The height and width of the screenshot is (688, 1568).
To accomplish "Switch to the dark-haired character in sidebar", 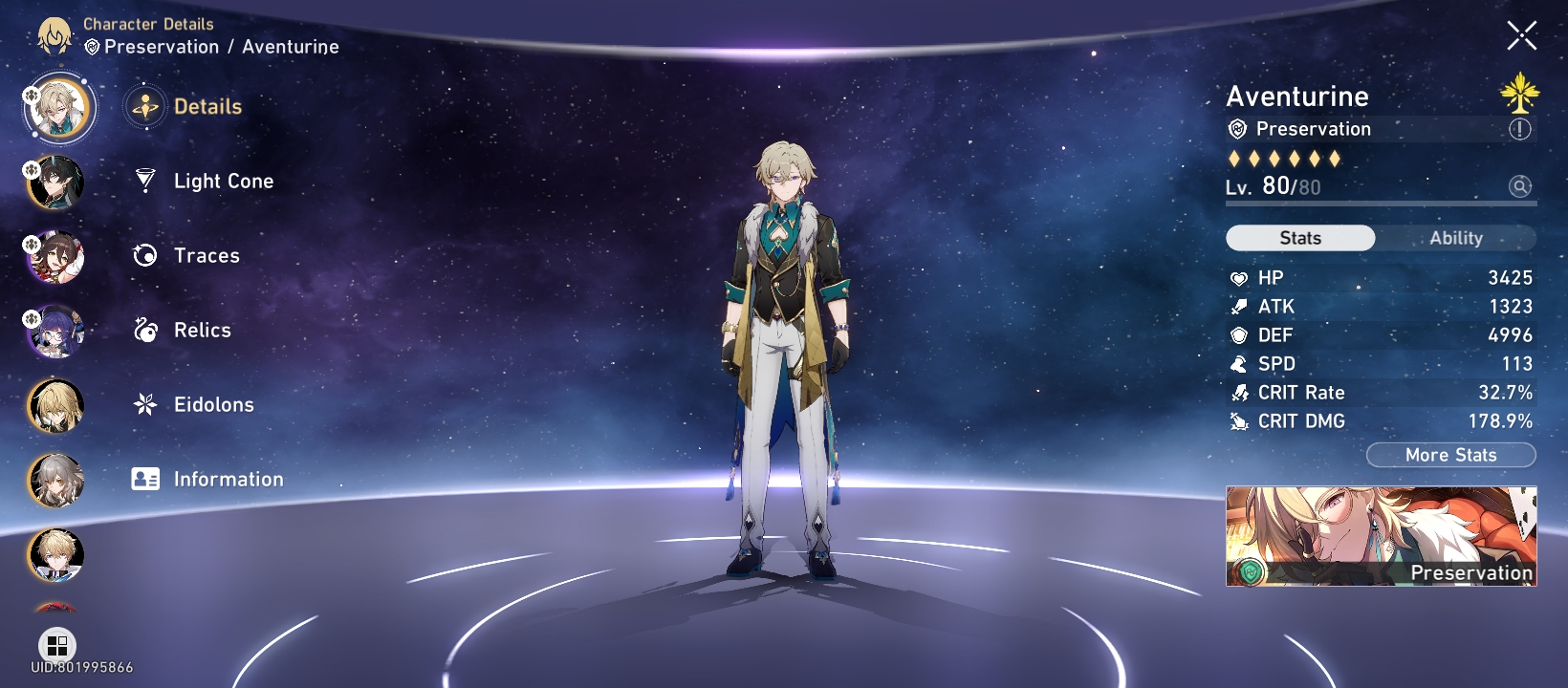I will point(53,182).
